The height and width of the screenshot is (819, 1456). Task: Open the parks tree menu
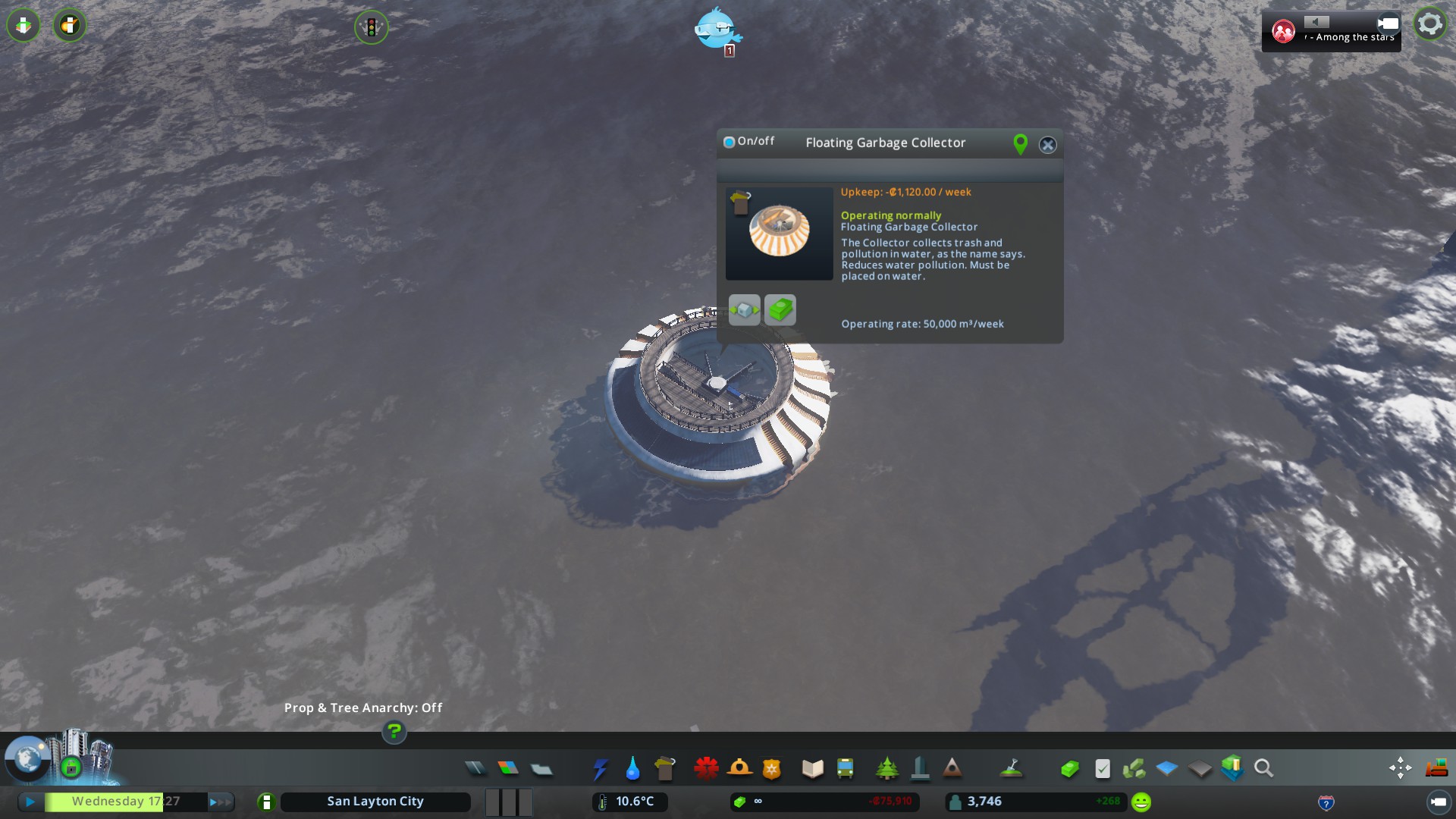point(886,769)
